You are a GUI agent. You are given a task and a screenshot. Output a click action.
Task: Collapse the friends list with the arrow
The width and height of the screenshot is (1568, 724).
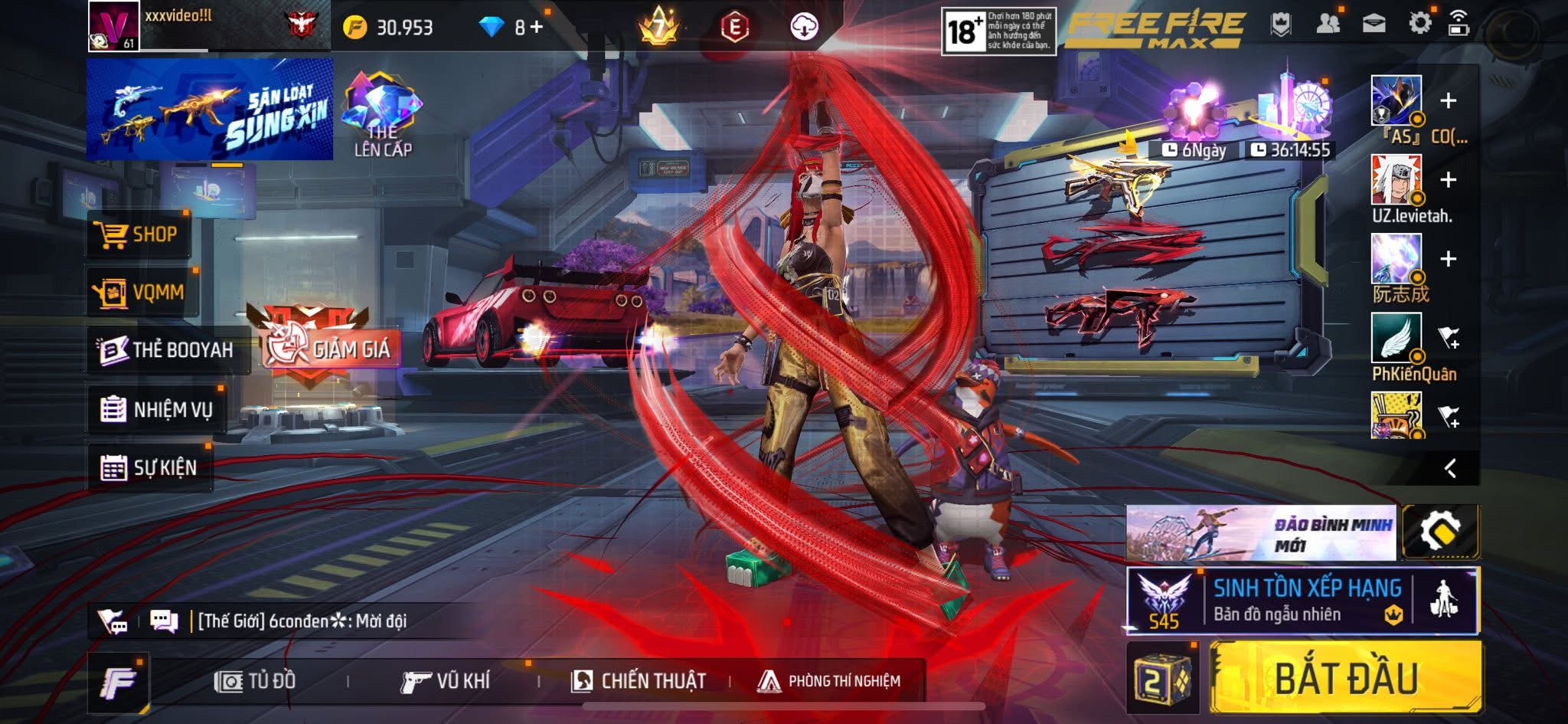click(x=1450, y=468)
